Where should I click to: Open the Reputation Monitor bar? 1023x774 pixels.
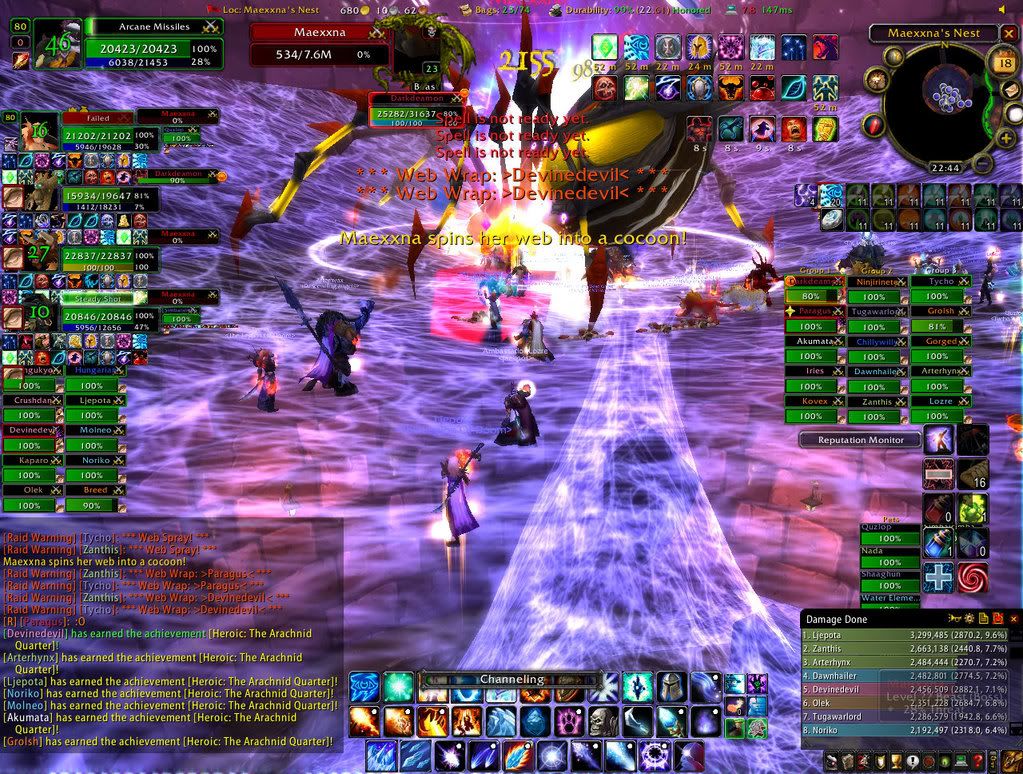[x=860, y=440]
